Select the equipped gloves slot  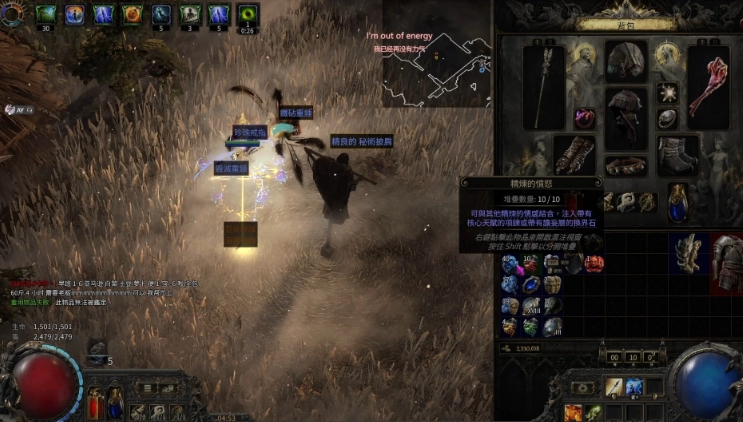click(x=577, y=154)
